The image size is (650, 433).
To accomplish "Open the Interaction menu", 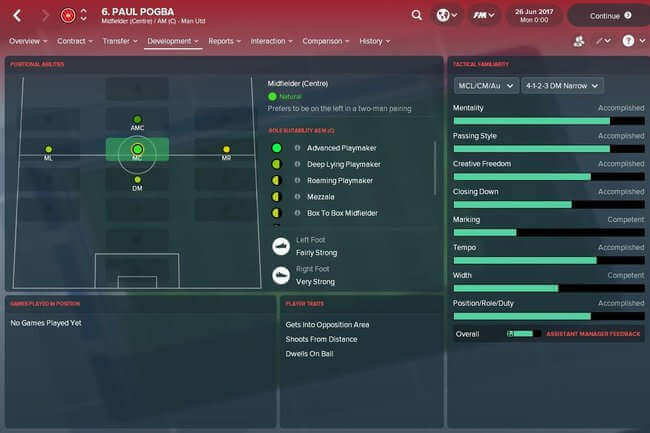I will tap(270, 41).
